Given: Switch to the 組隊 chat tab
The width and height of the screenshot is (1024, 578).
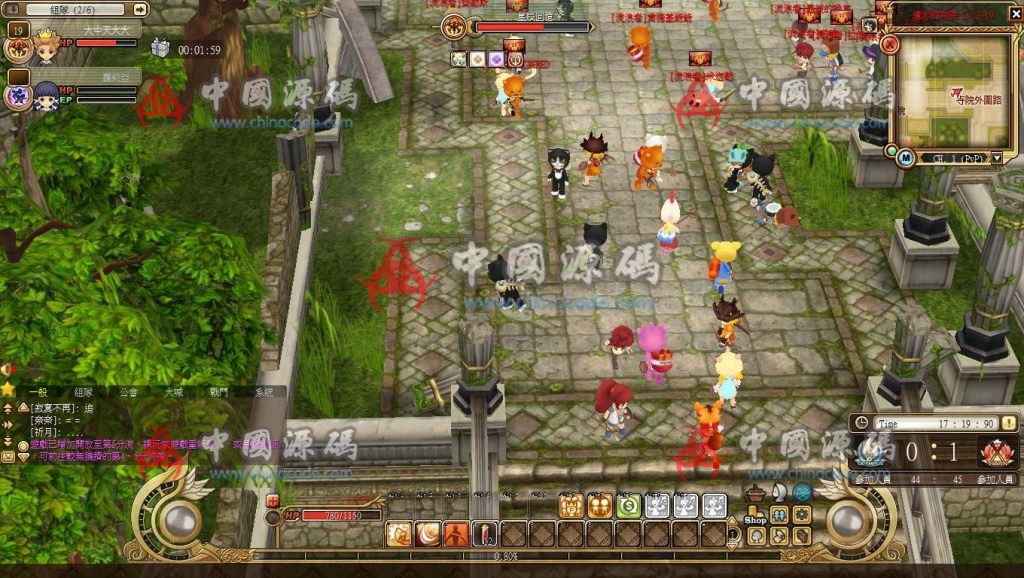Looking at the screenshot, I should [x=83, y=393].
